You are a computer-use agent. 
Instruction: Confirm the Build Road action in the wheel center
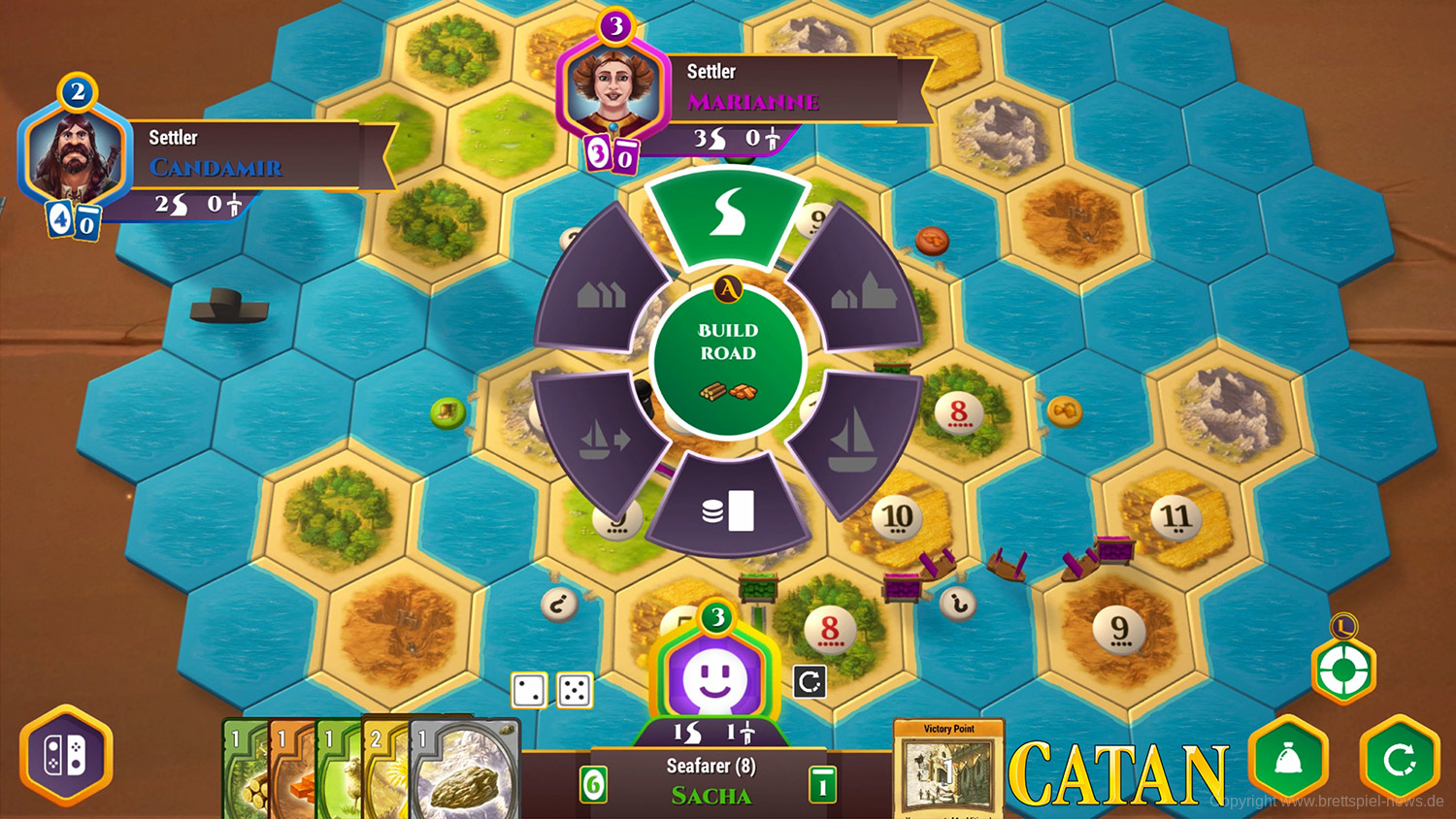(x=728, y=361)
